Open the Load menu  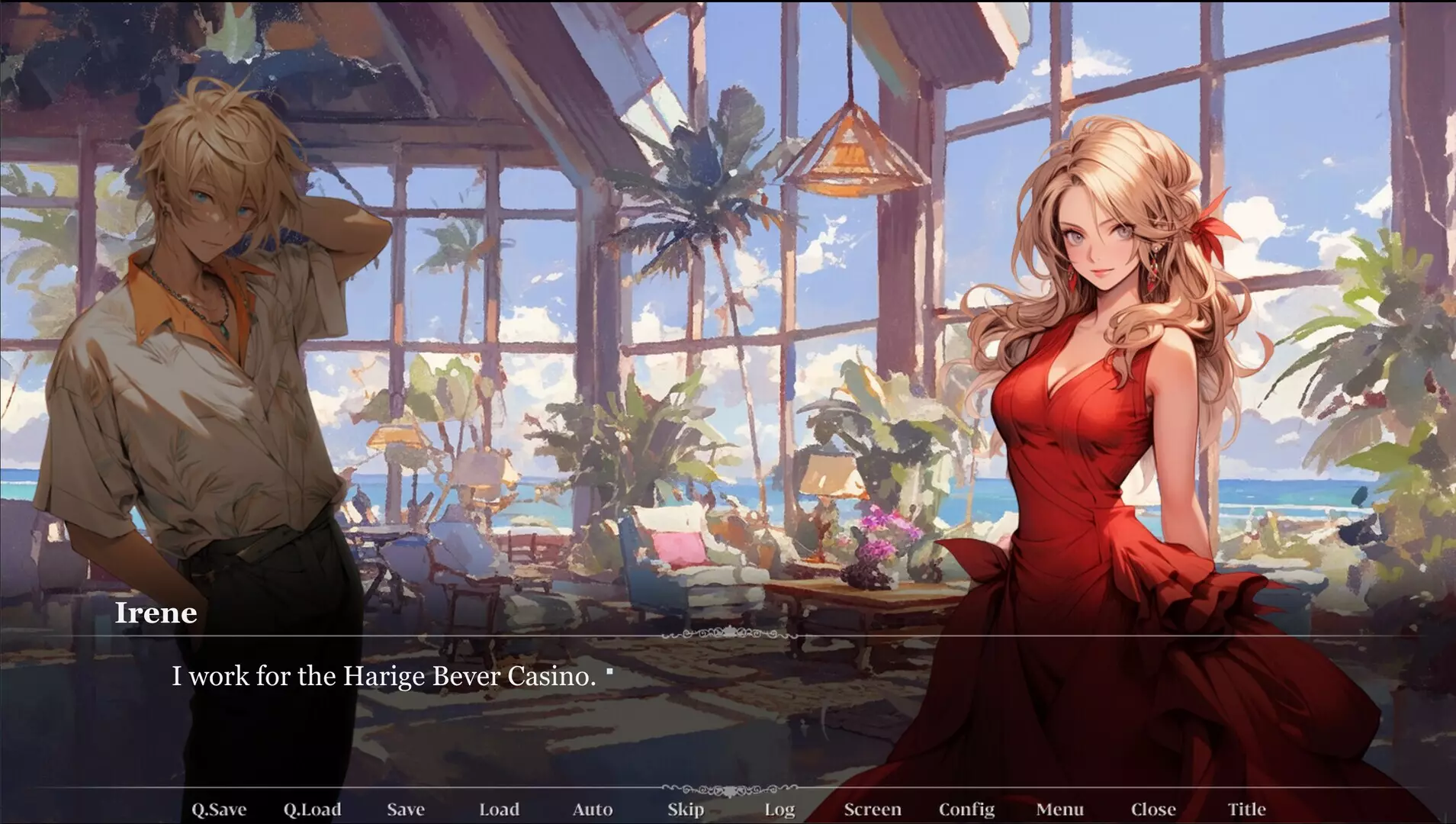(500, 809)
